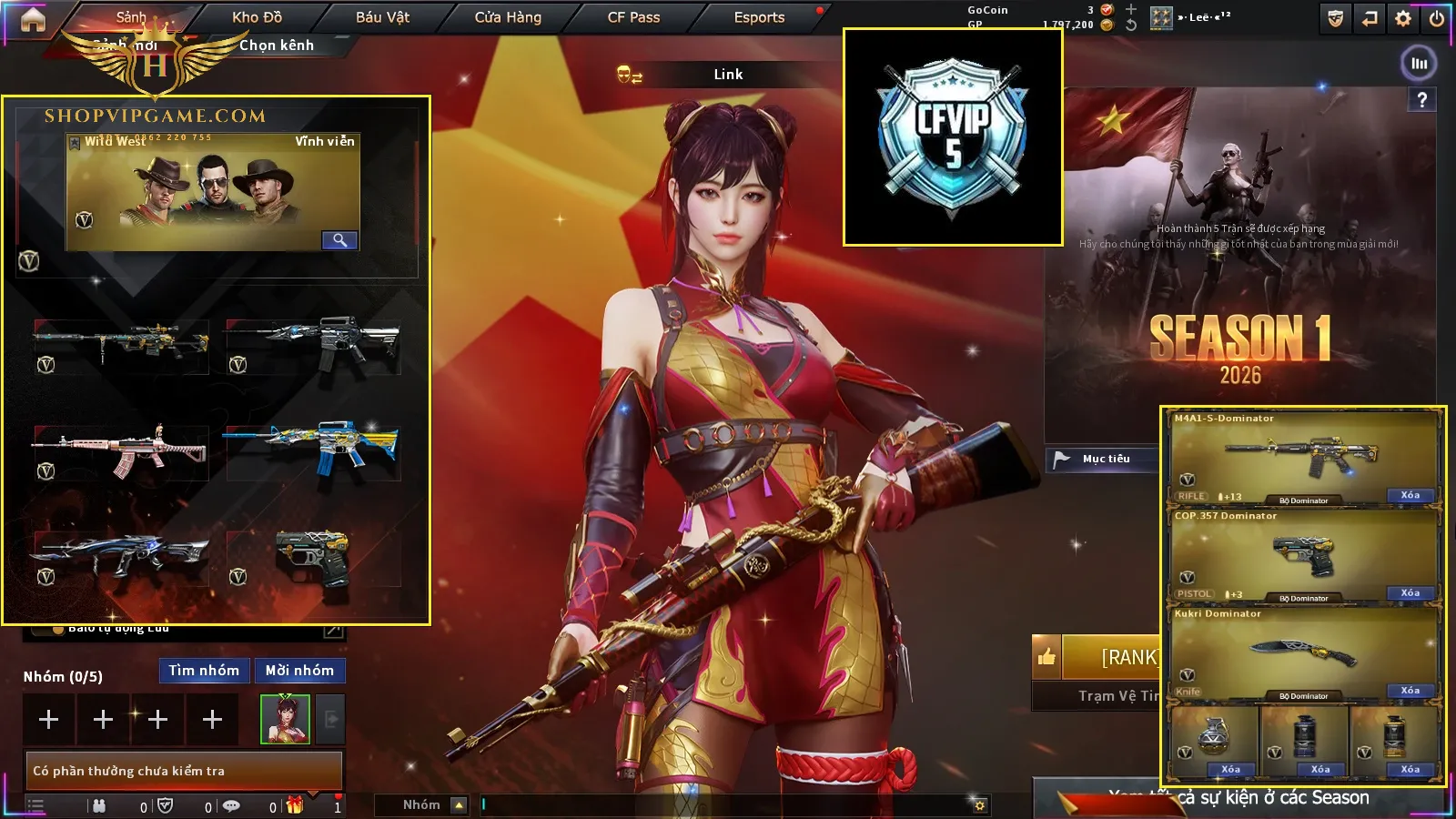
Task: Click the Tìm nhóm button
Action: pos(204,671)
